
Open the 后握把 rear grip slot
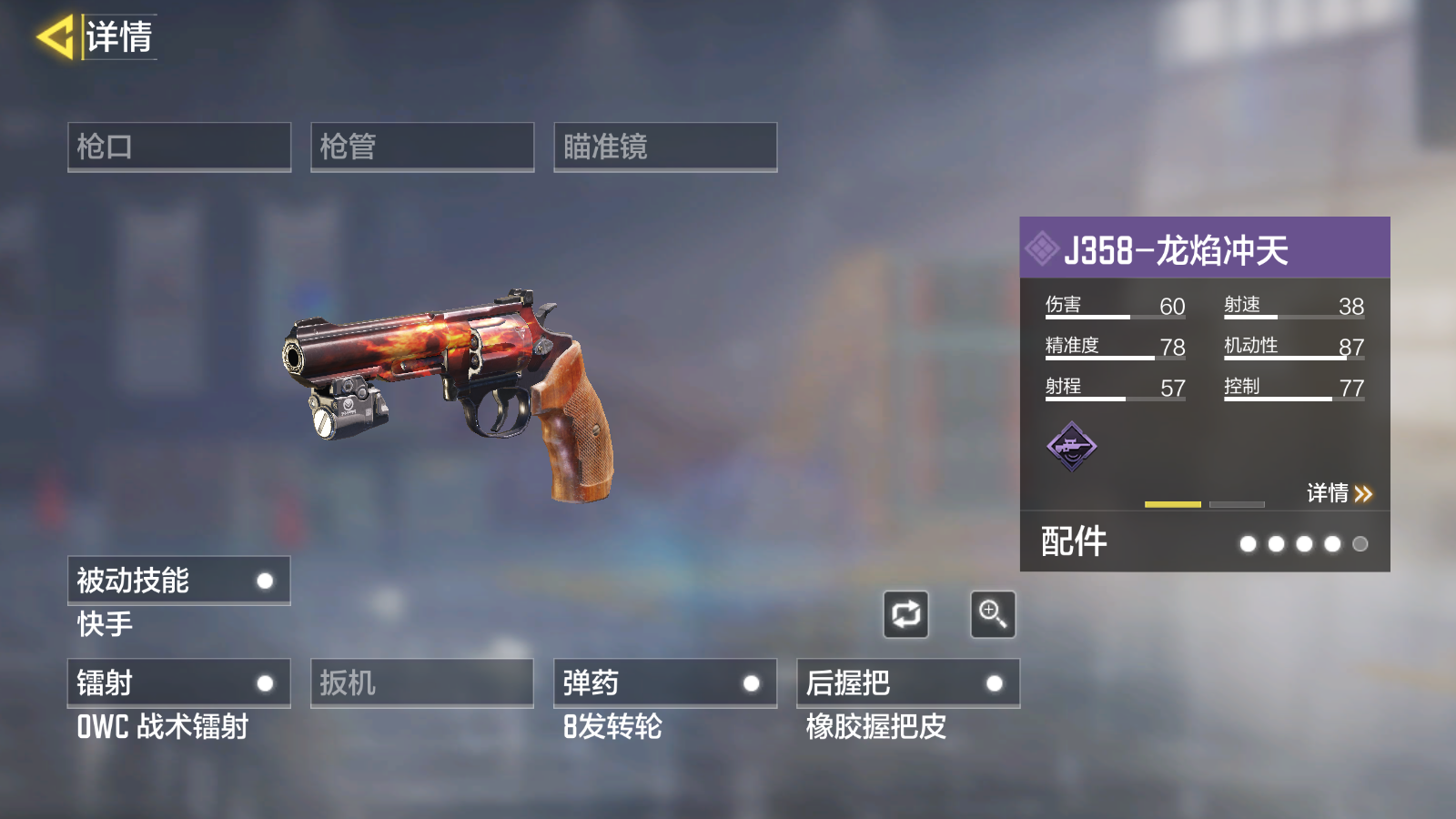(908, 682)
